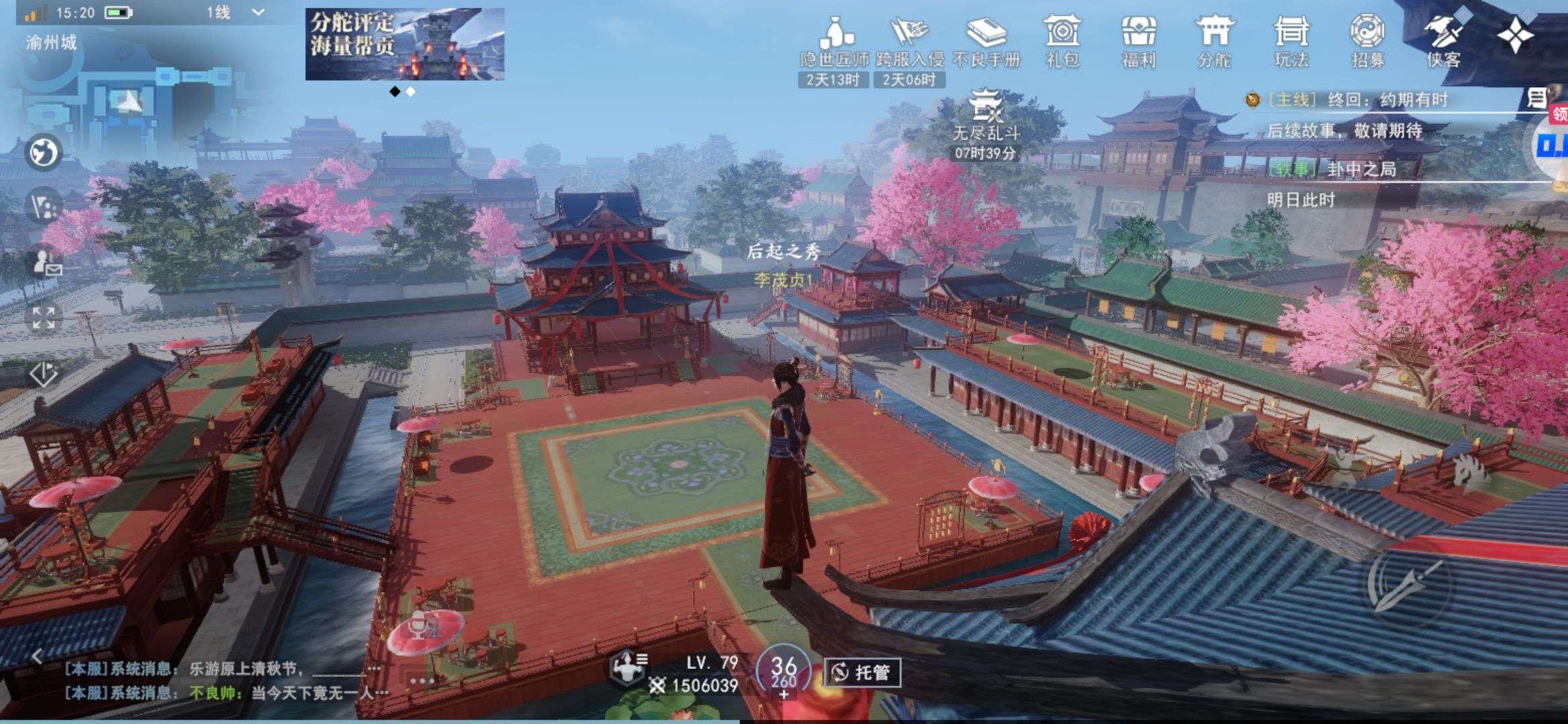Open the 侠客 heroes menu
This screenshot has width=1568, height=724.
(x=1443, y=42)
